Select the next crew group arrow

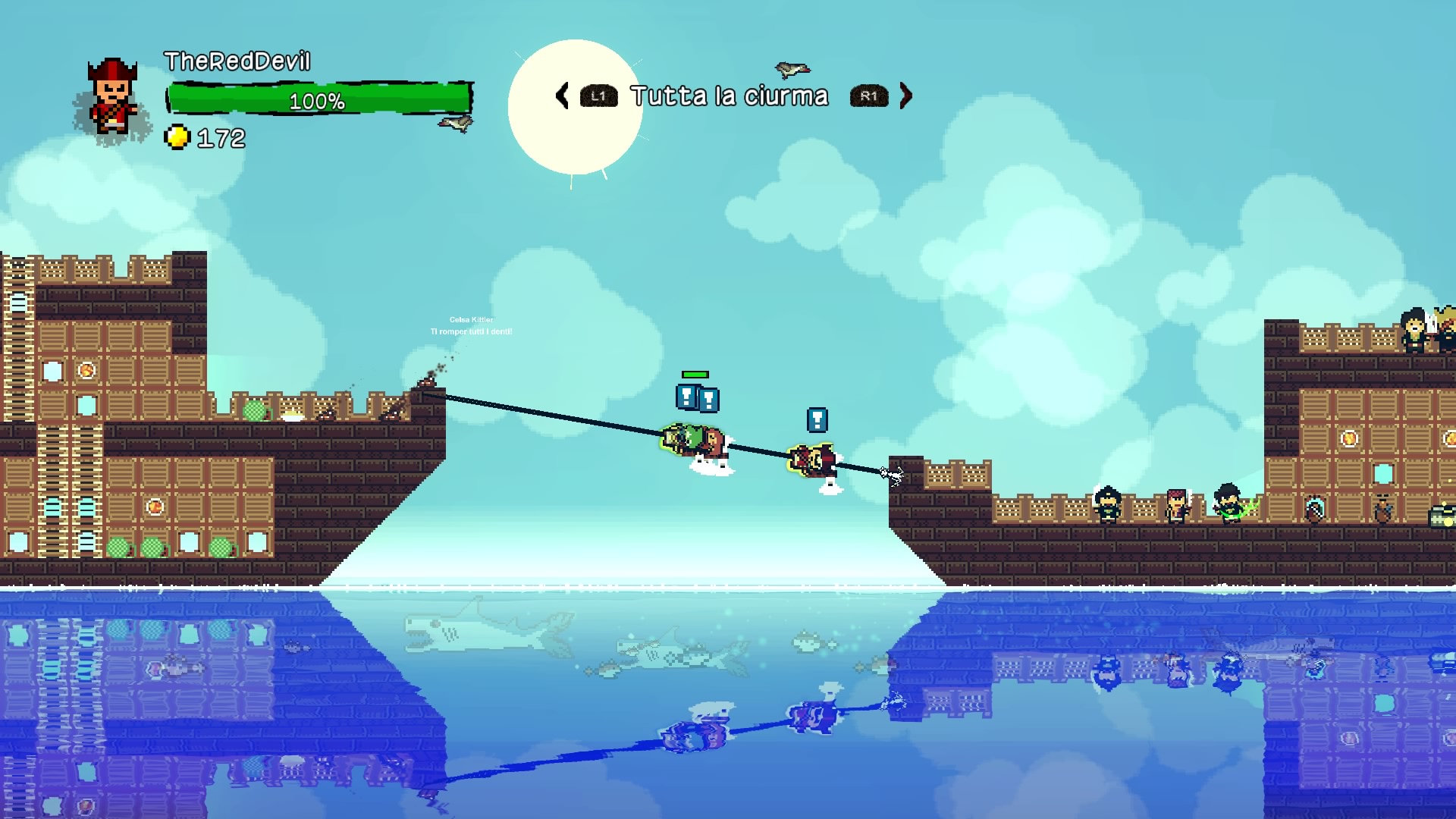tap(905, 96)
